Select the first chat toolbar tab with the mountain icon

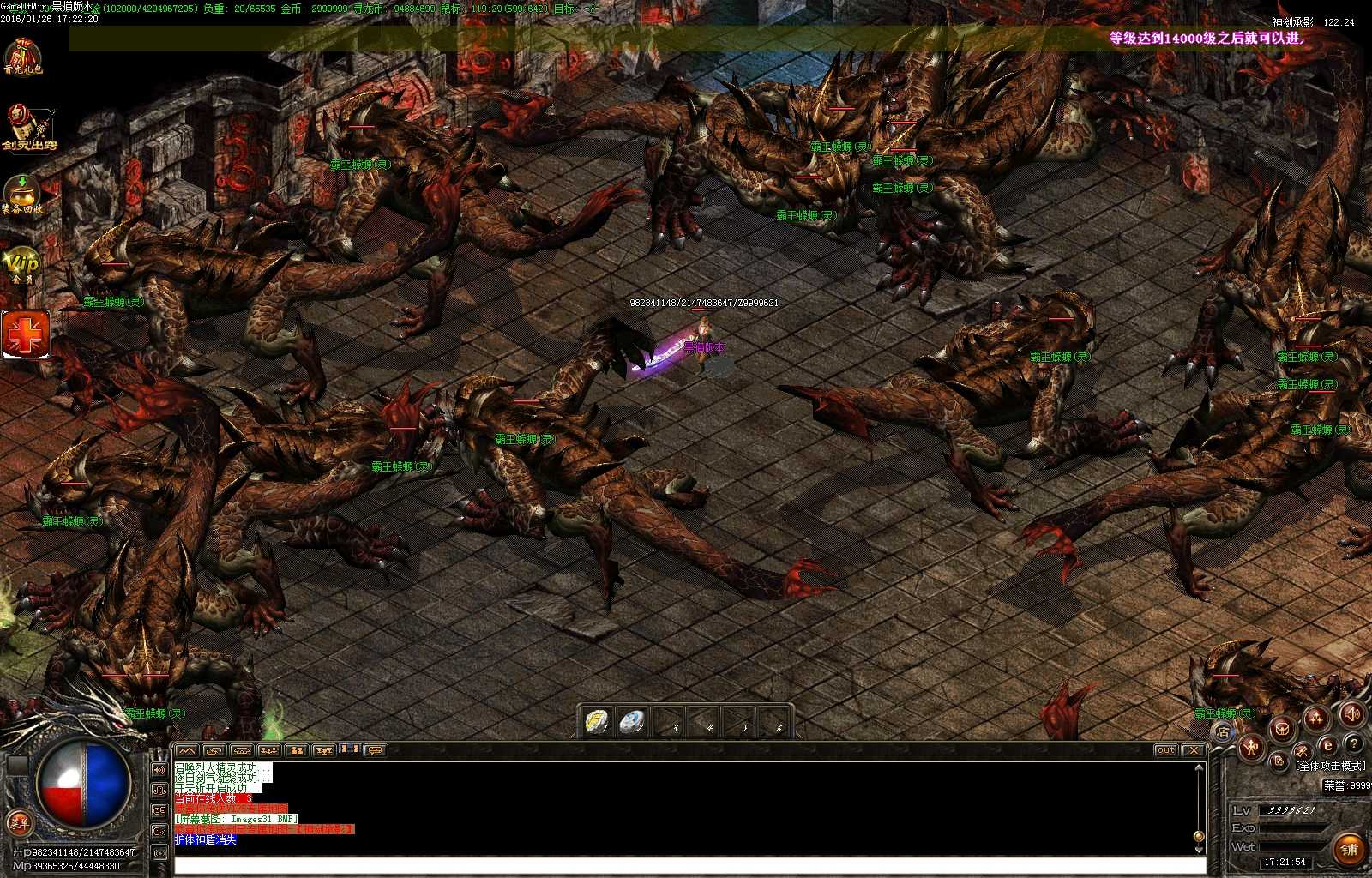click(x=186, y=750)
